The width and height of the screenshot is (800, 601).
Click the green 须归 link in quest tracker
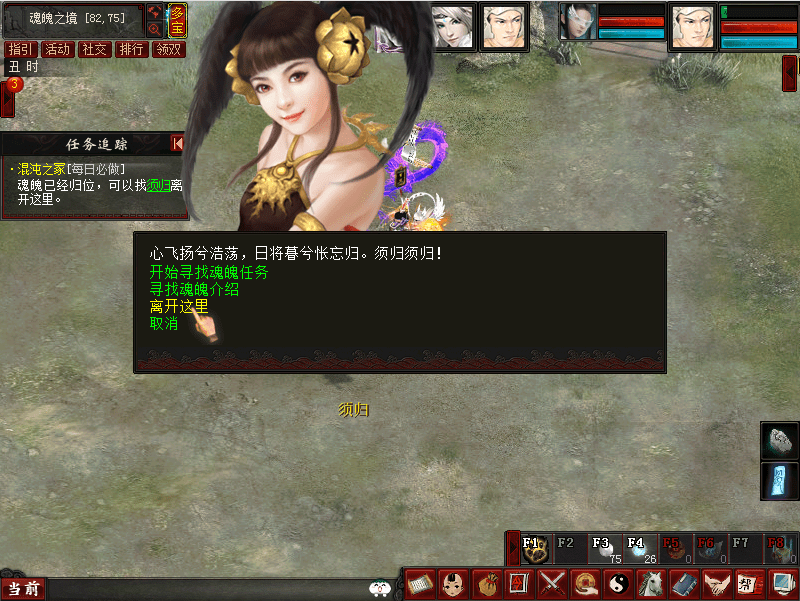click(159, 185)
